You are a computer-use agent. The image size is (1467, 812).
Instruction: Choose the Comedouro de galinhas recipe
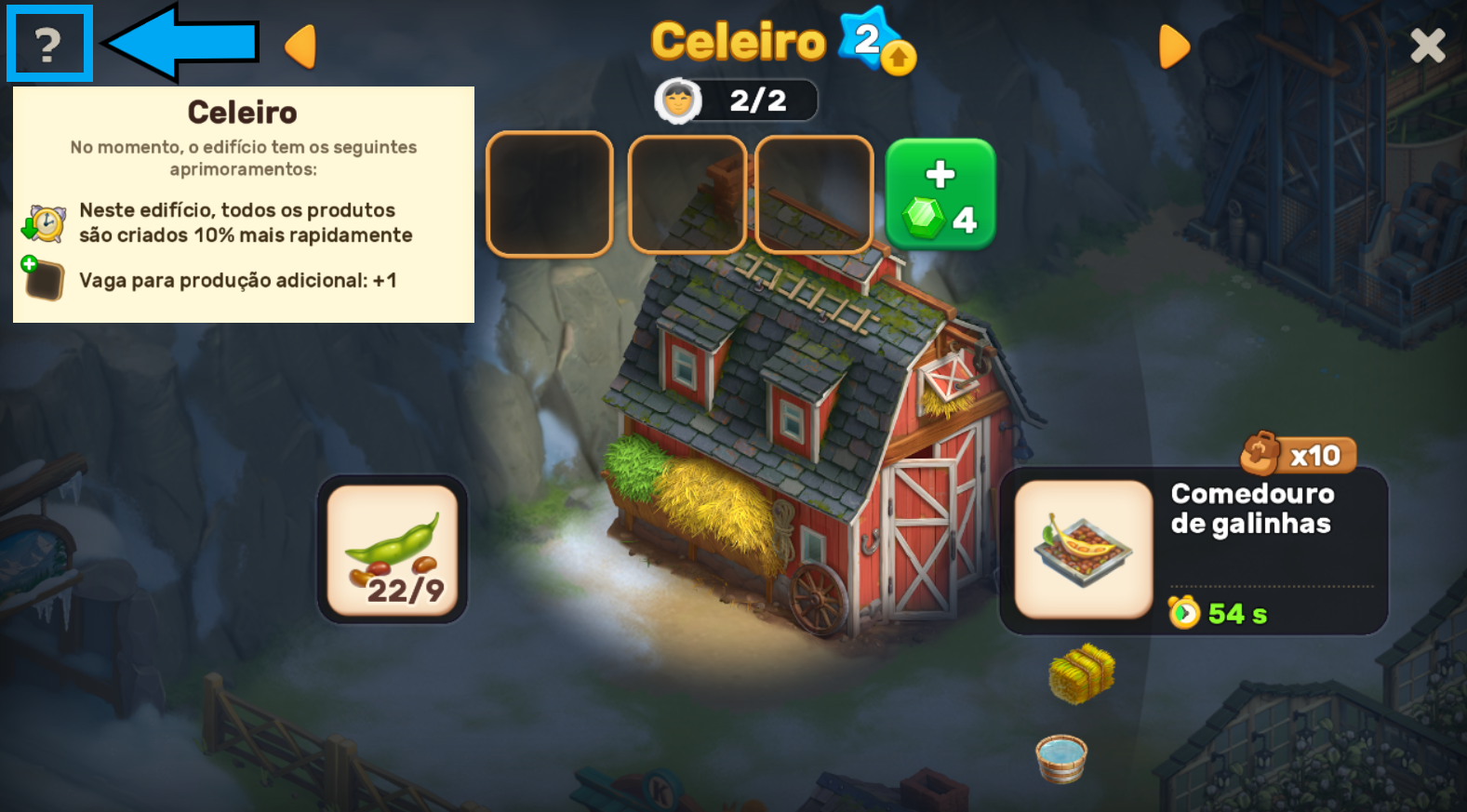click(x=1084, y=549)
